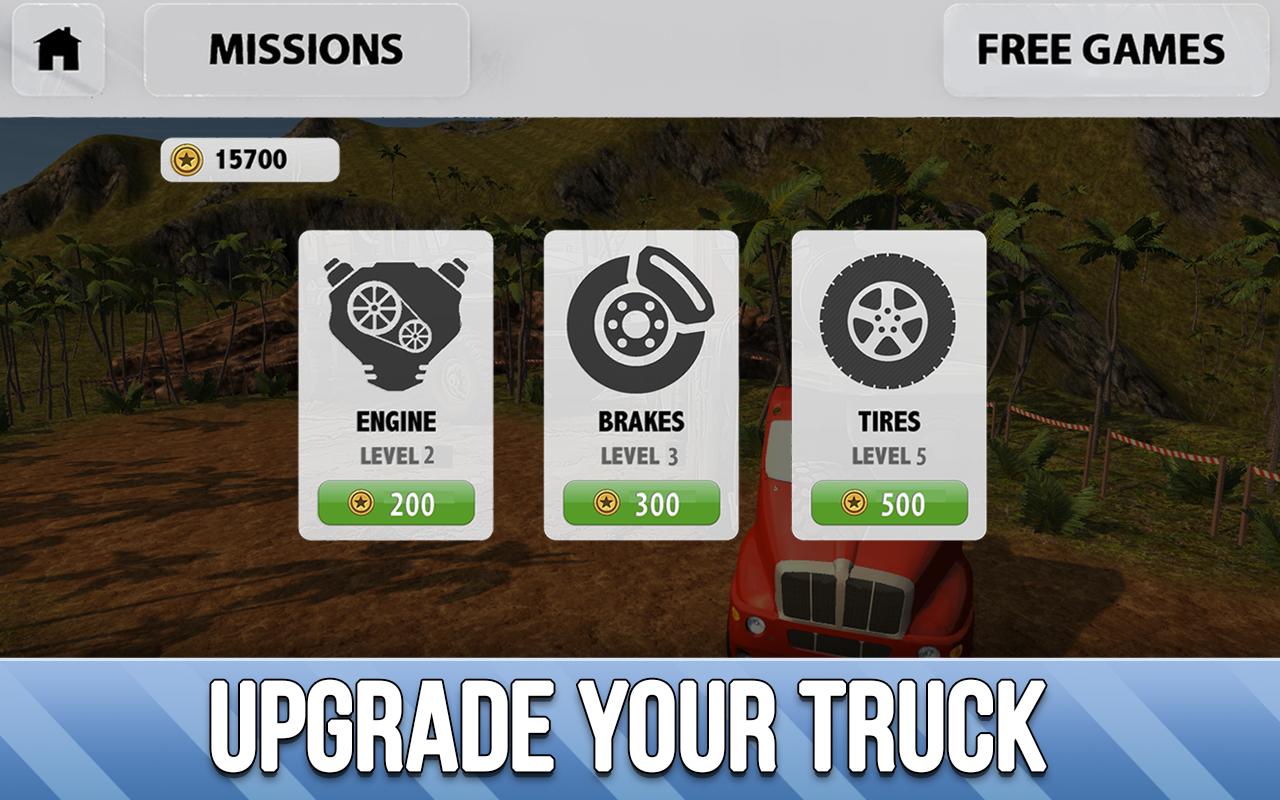Select the BRAKES upgrade card
Screen dimensions: 1280x800
coord(640,380)
